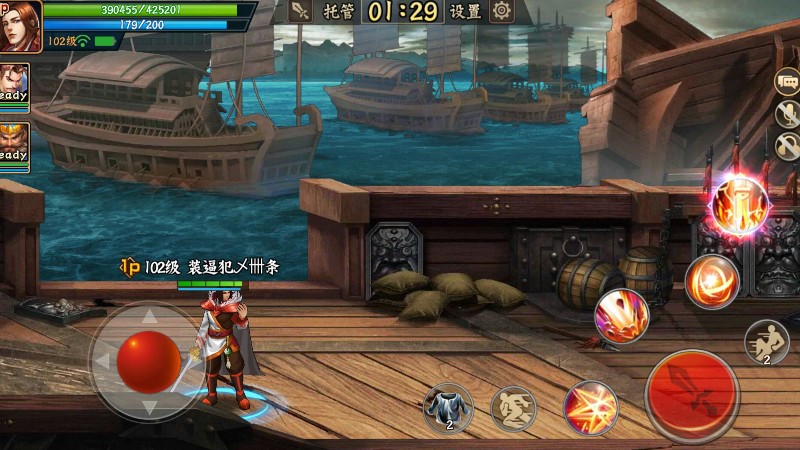Cast the fiery multi-slash skill
800x450 pixels.
[622, 317]
